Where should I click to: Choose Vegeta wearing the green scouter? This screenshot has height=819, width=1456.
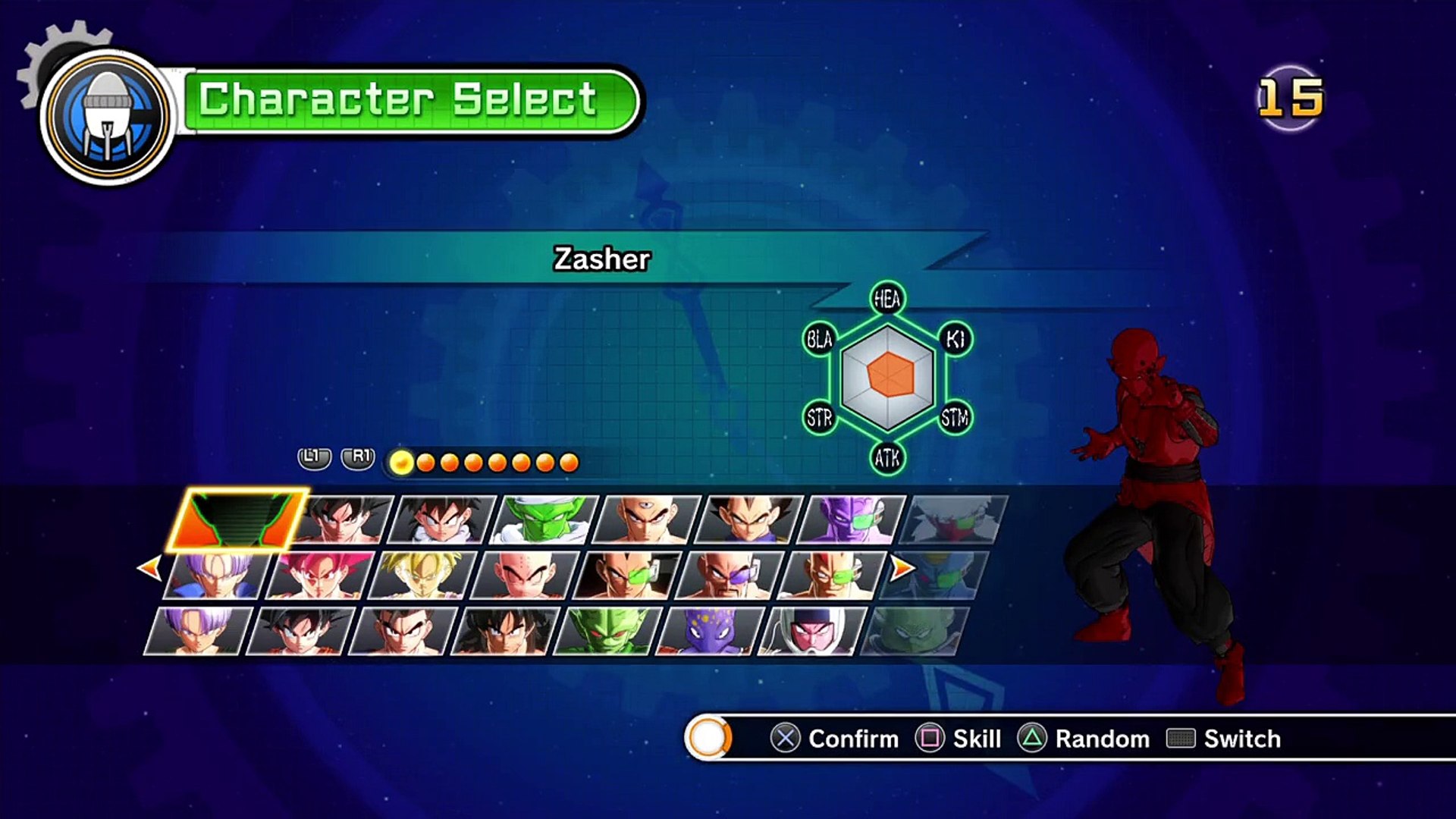[626, 576]
